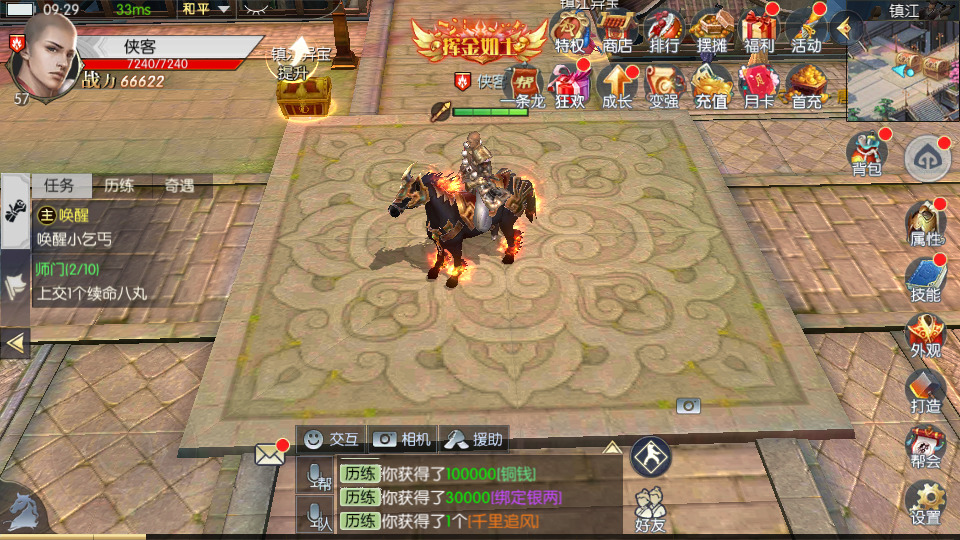
Task: Open the 好友 friends icon
Action: tap(650, 508)
